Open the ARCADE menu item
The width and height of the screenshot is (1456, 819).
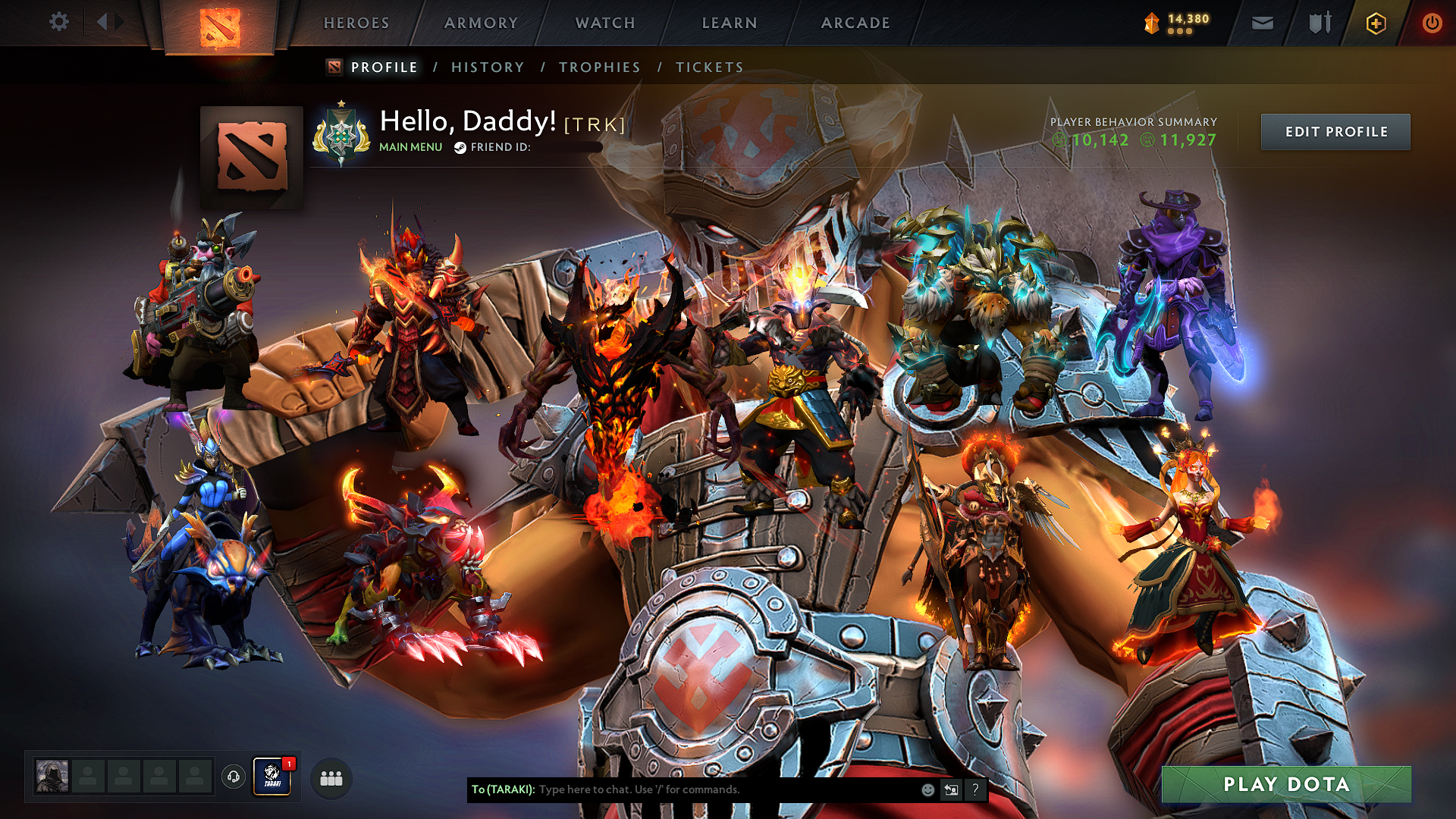pyautogui.click(x=855, y=23)
